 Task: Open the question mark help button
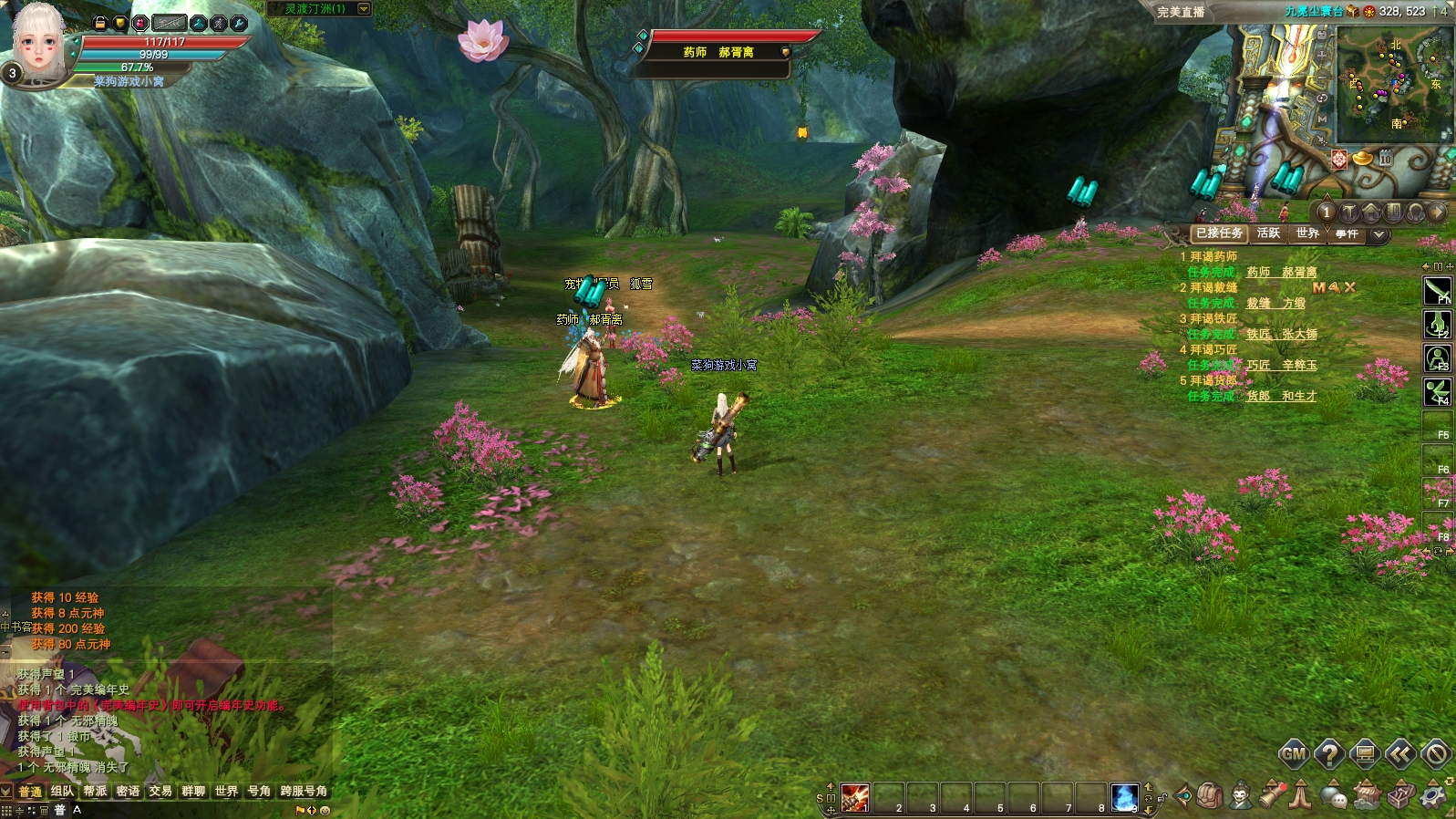coord(1329,753)
